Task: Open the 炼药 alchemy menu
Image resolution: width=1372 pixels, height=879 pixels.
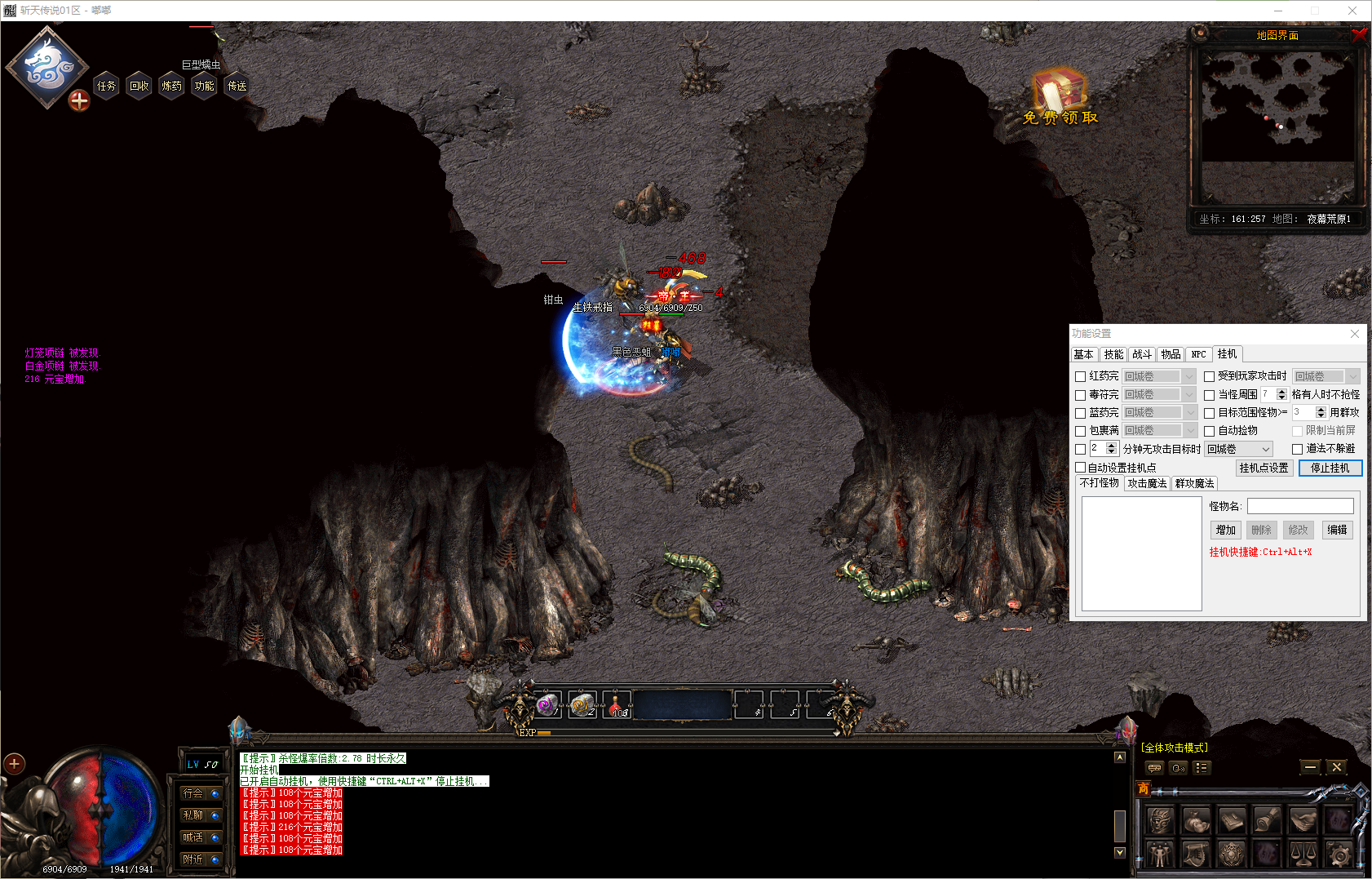Action: (x=171, y=86)
